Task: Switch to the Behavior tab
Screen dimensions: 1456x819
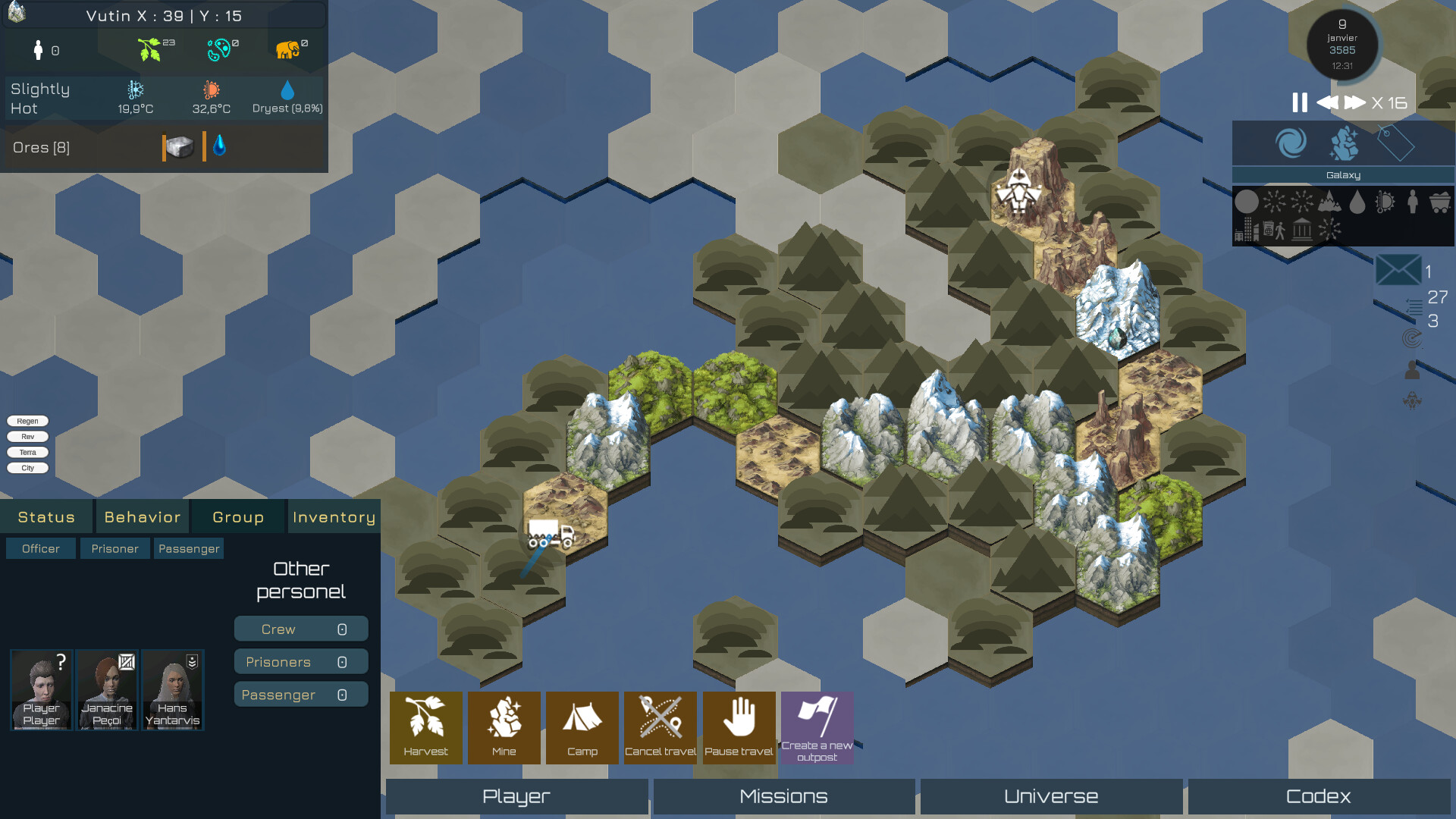Action: pos(142,516)
